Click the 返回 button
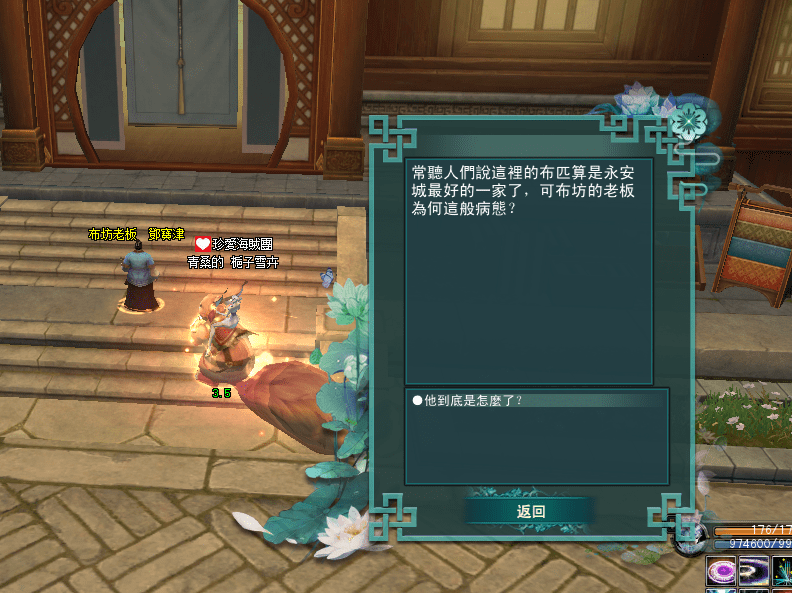 530,511
